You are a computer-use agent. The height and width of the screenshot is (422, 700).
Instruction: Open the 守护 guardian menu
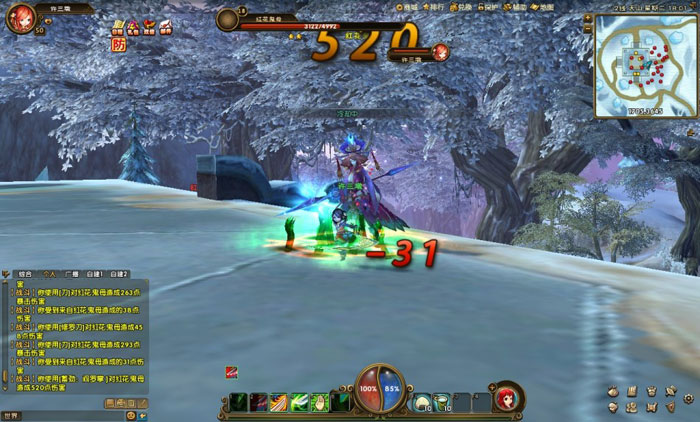pyautogui.click(x=489, y=8)
